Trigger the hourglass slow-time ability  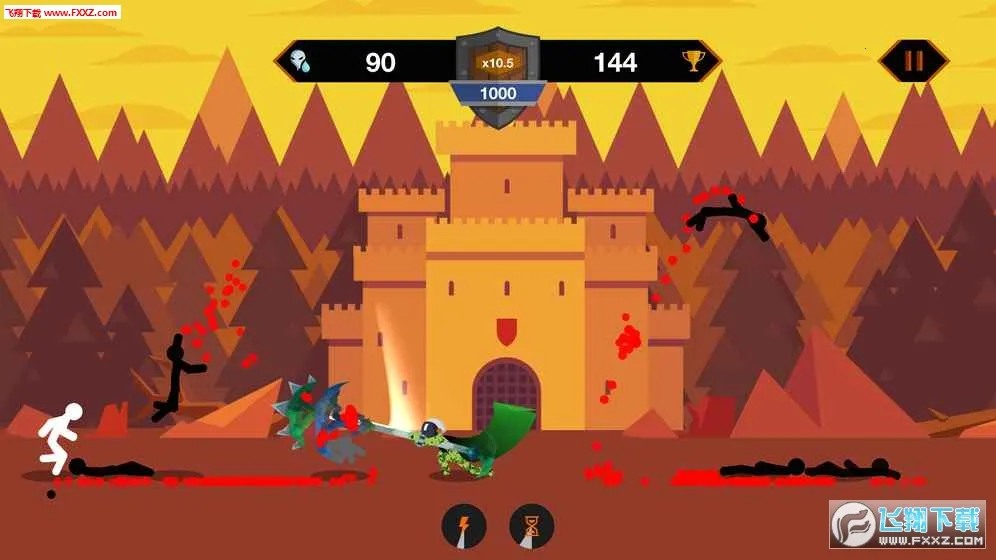coord(531,526)
